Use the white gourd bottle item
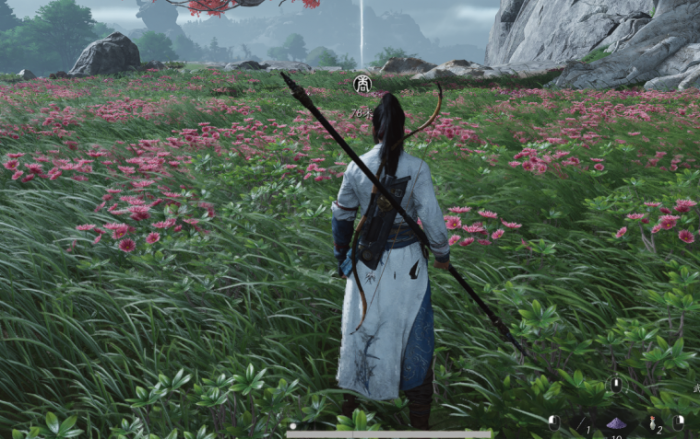 652,422
